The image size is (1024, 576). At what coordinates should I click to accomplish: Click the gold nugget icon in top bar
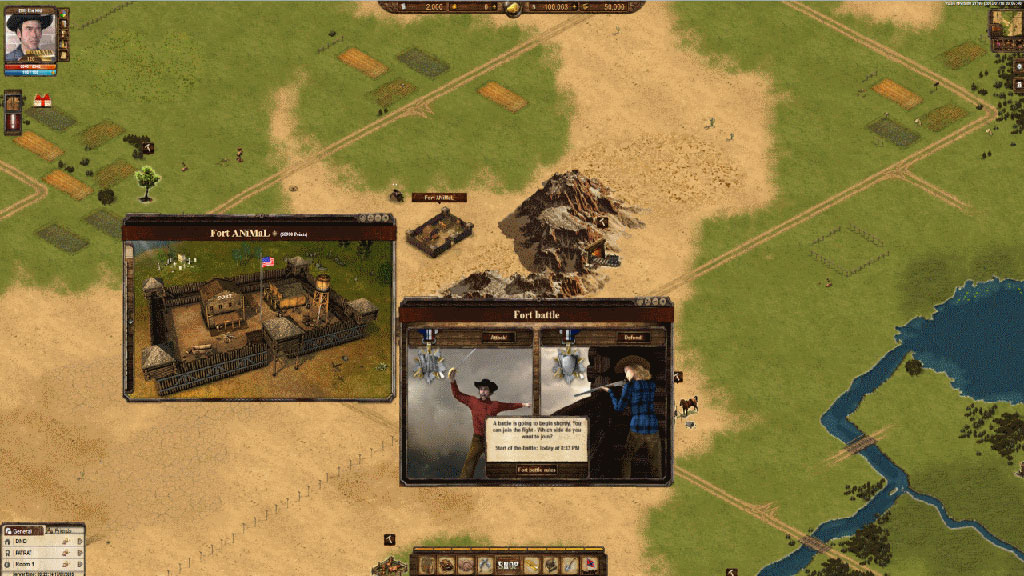point(512,8)
